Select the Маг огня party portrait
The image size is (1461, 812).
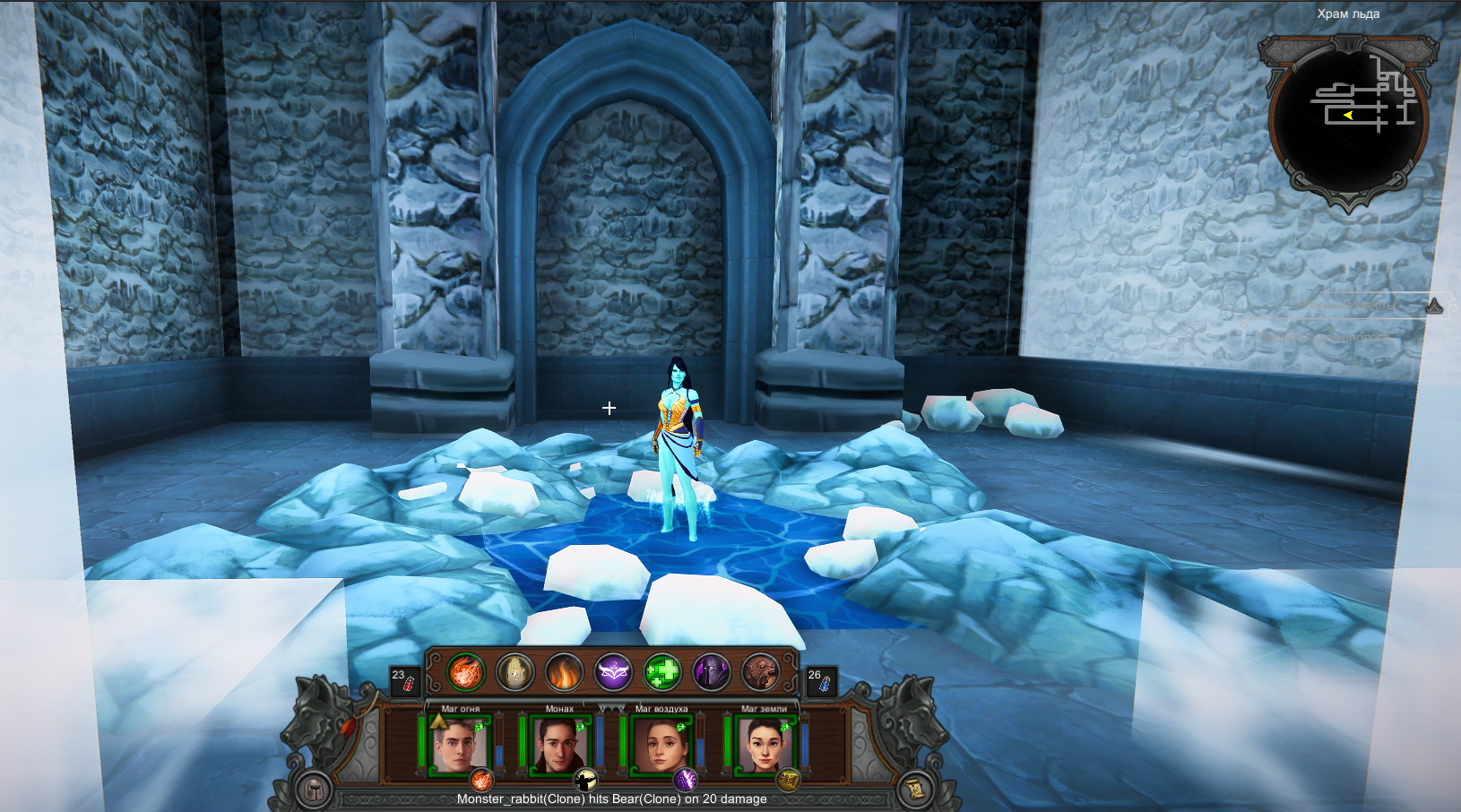[x=458, y=744]
